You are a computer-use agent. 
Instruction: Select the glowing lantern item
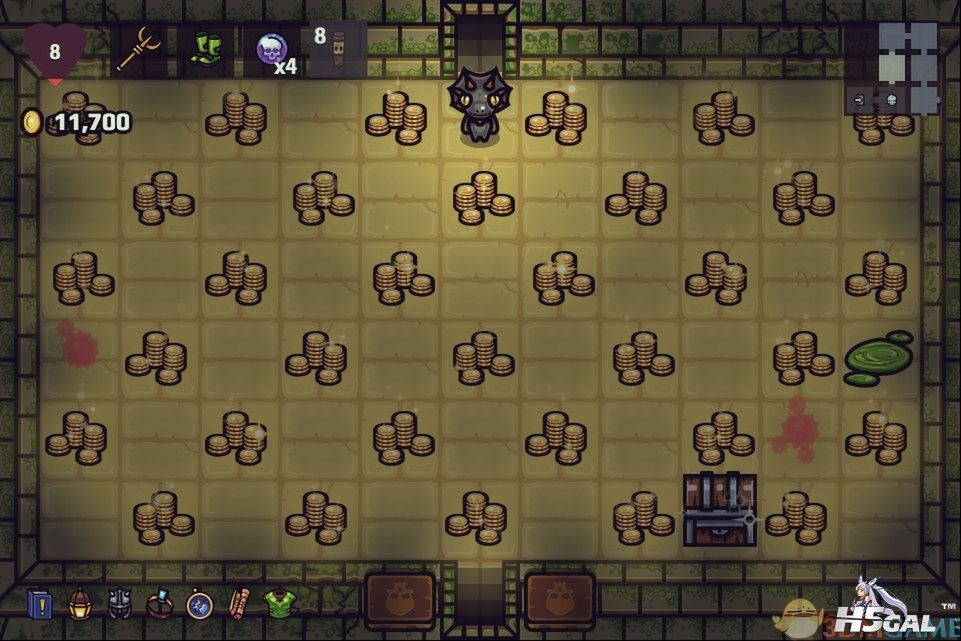(81, 603)
